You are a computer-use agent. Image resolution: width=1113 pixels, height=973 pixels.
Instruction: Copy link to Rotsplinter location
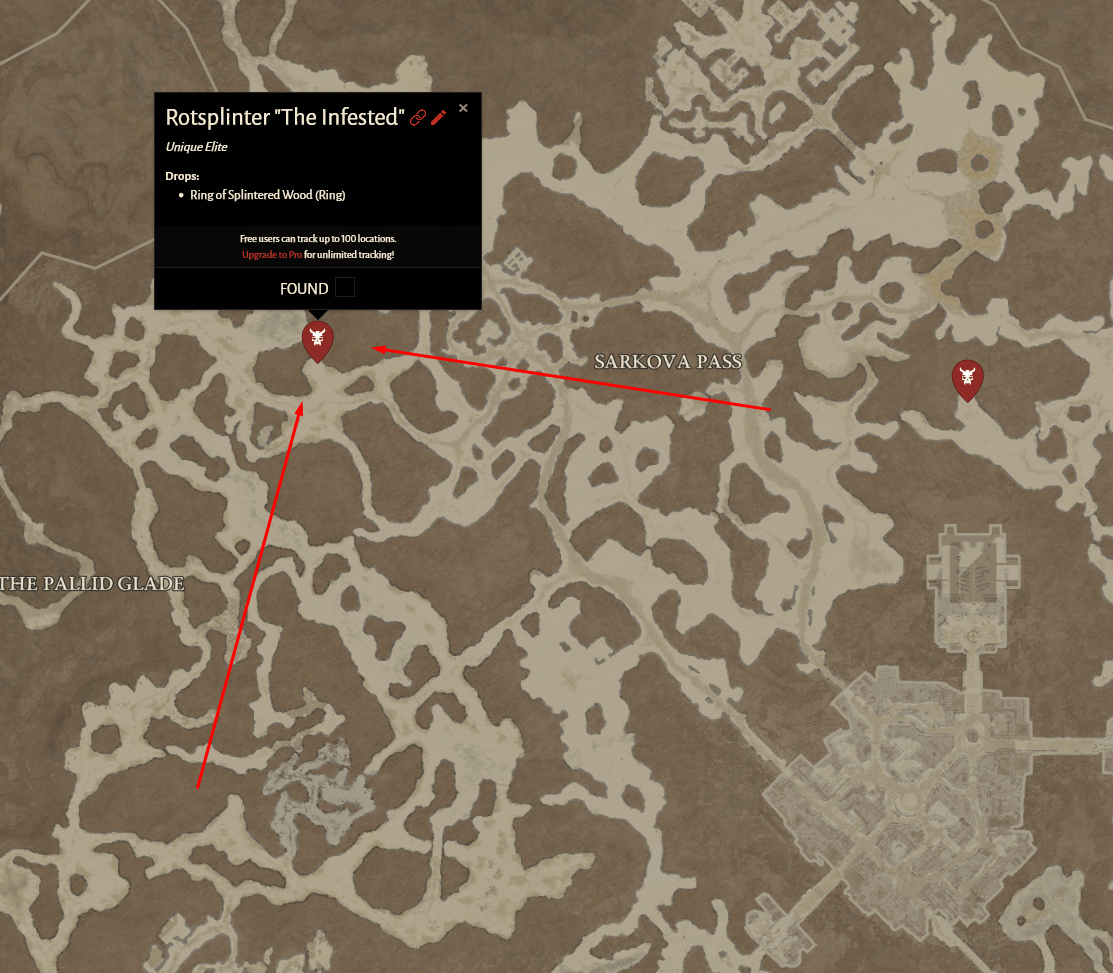pos(418,118)
